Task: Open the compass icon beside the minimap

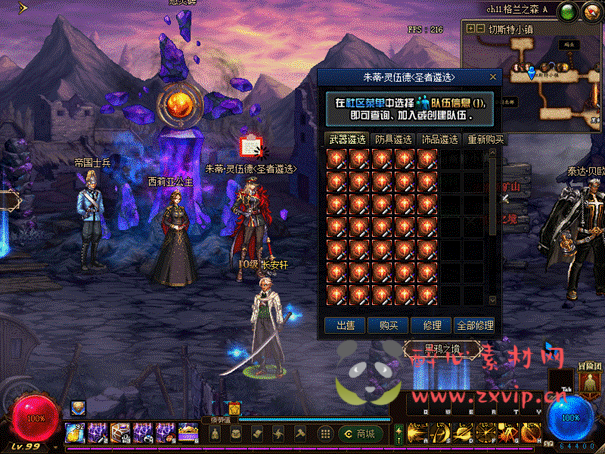Action: coord(589,12)
